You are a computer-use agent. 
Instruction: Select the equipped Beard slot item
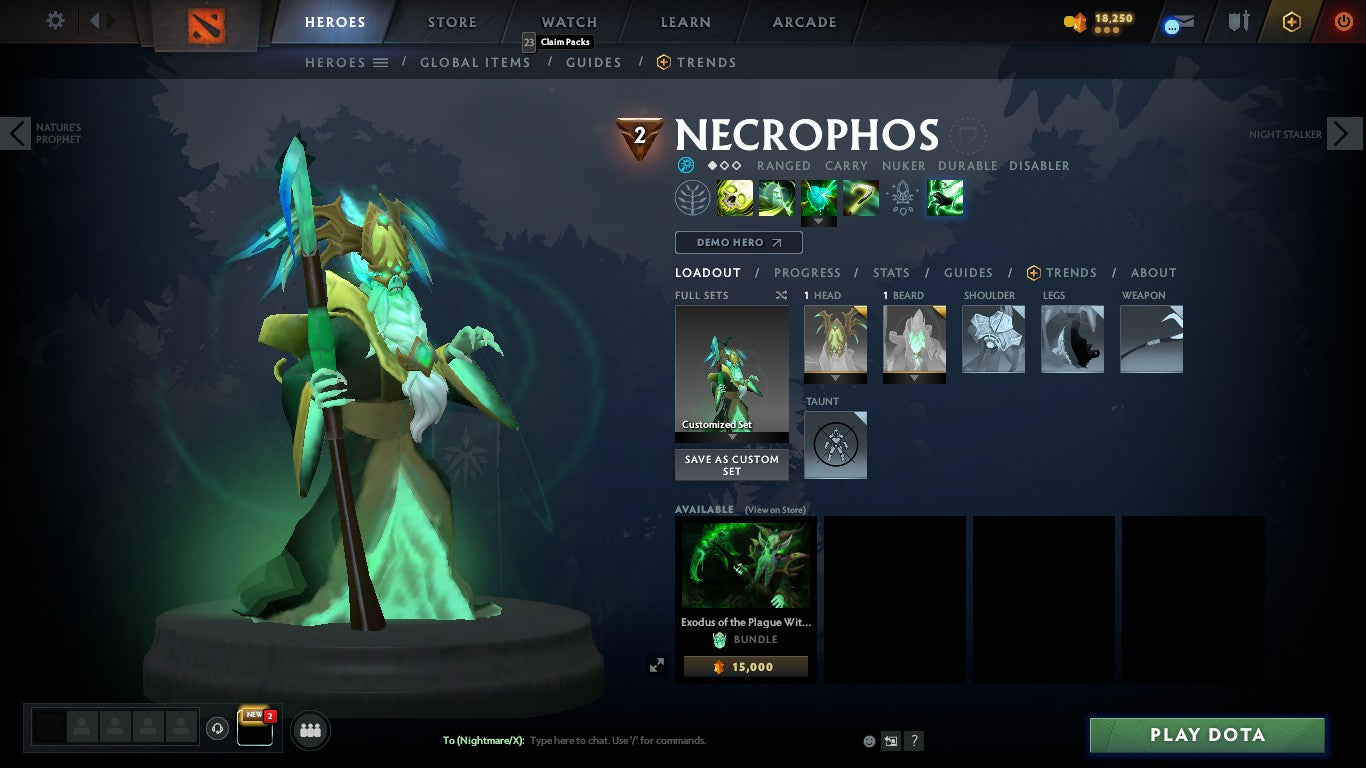click(x=914, y=339)
